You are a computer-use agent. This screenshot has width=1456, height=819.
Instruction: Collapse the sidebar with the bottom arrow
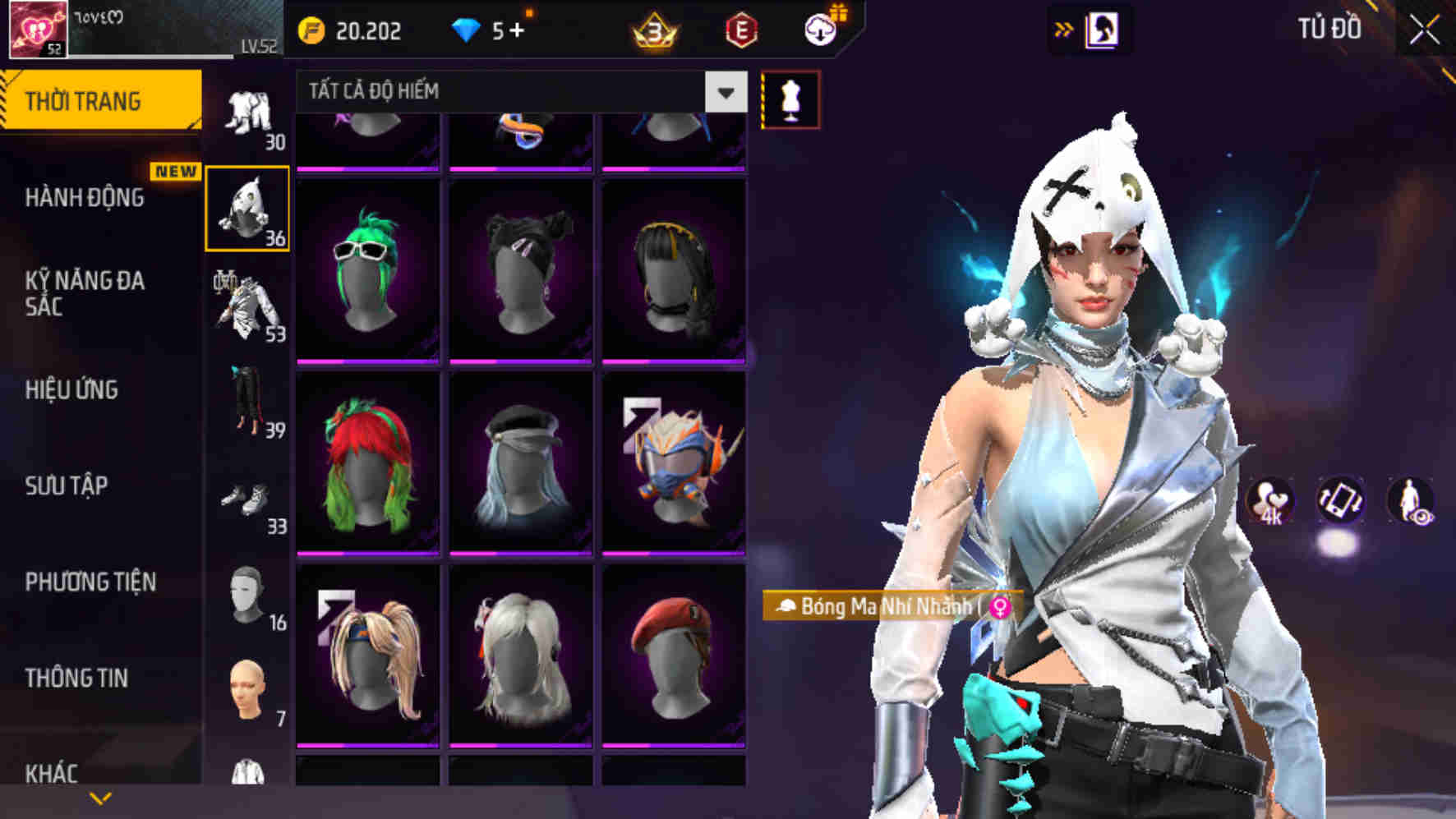pyautogui.click(x=102, y=797)
